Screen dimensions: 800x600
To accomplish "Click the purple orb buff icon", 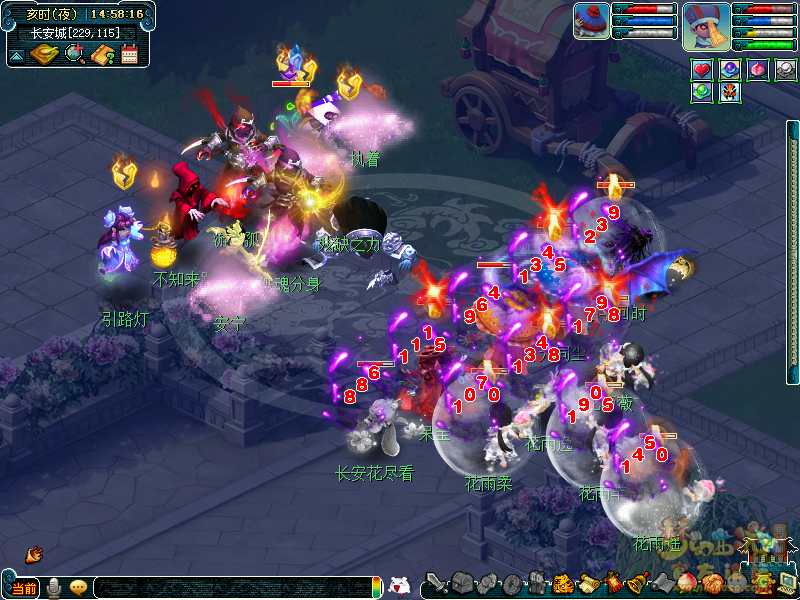I will click(730, 70).
